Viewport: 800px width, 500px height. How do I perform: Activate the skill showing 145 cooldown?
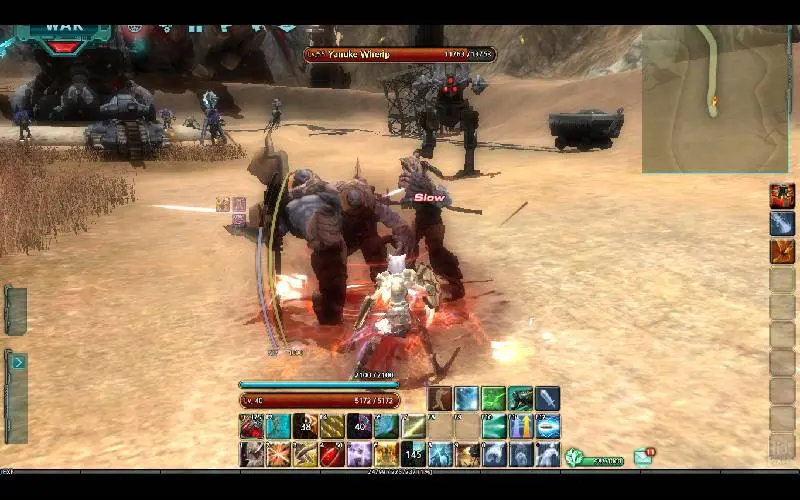[x=413, y=455]
